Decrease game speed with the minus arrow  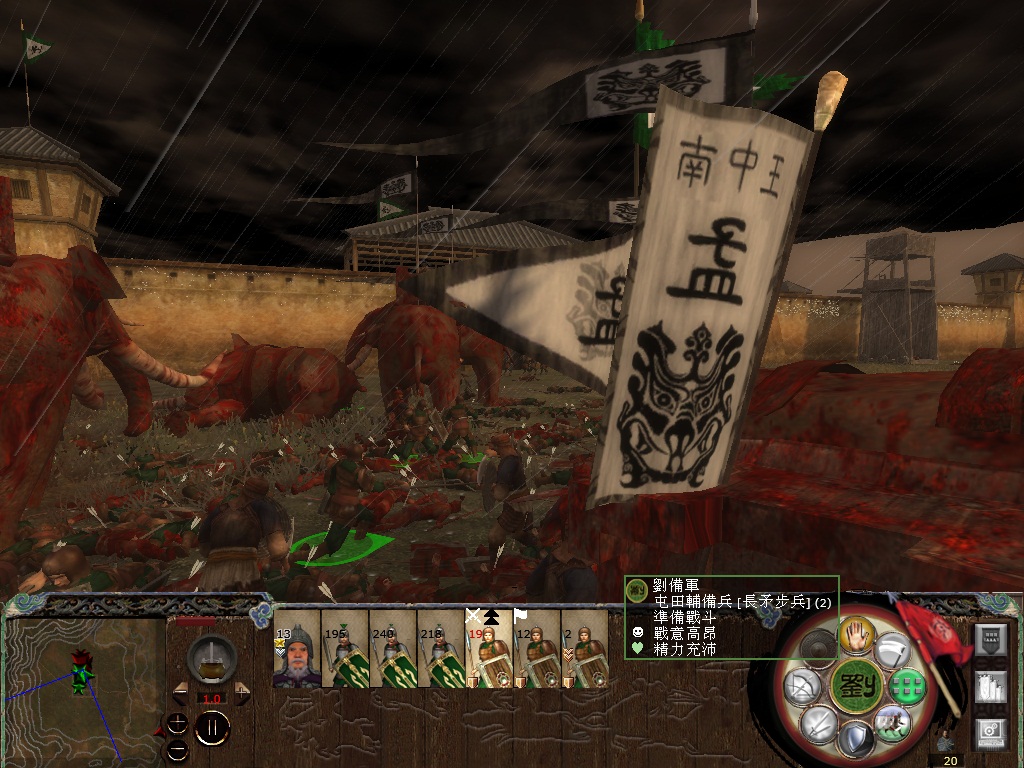coord(181,692)
